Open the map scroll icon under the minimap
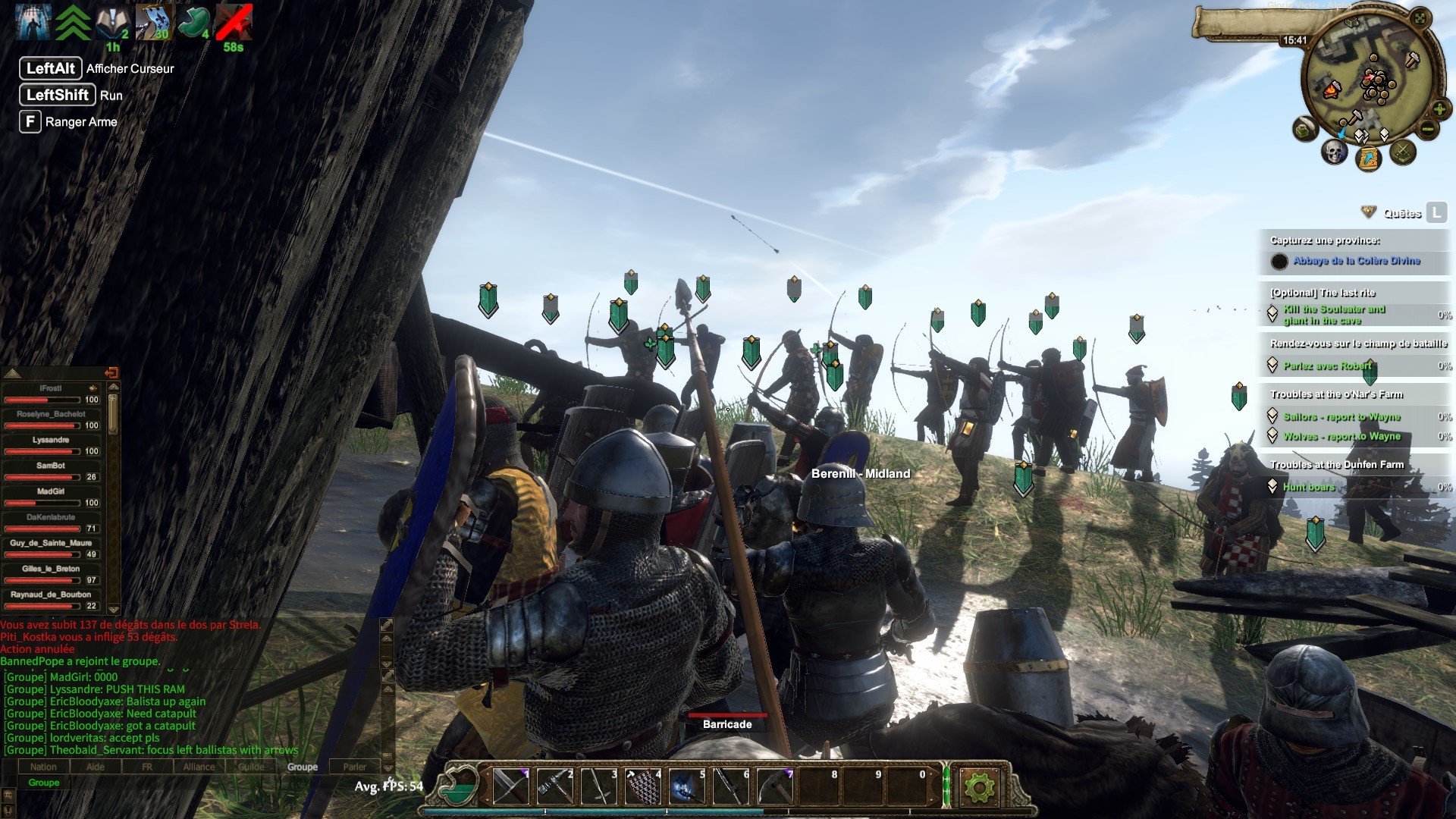 [x=1369, y=158]
